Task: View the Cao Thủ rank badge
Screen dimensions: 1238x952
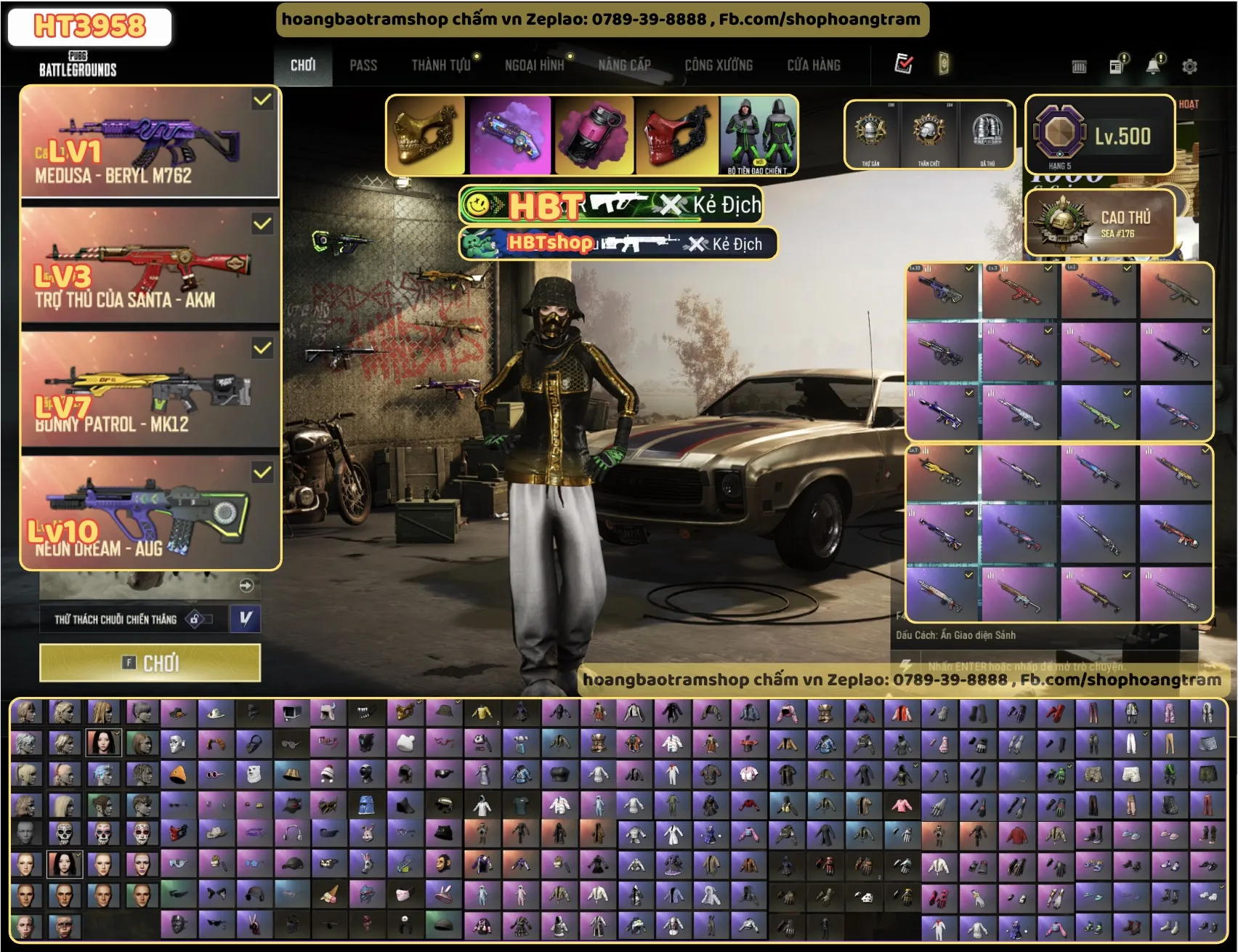Action: pyautogui.click(x=1099, y=222)
